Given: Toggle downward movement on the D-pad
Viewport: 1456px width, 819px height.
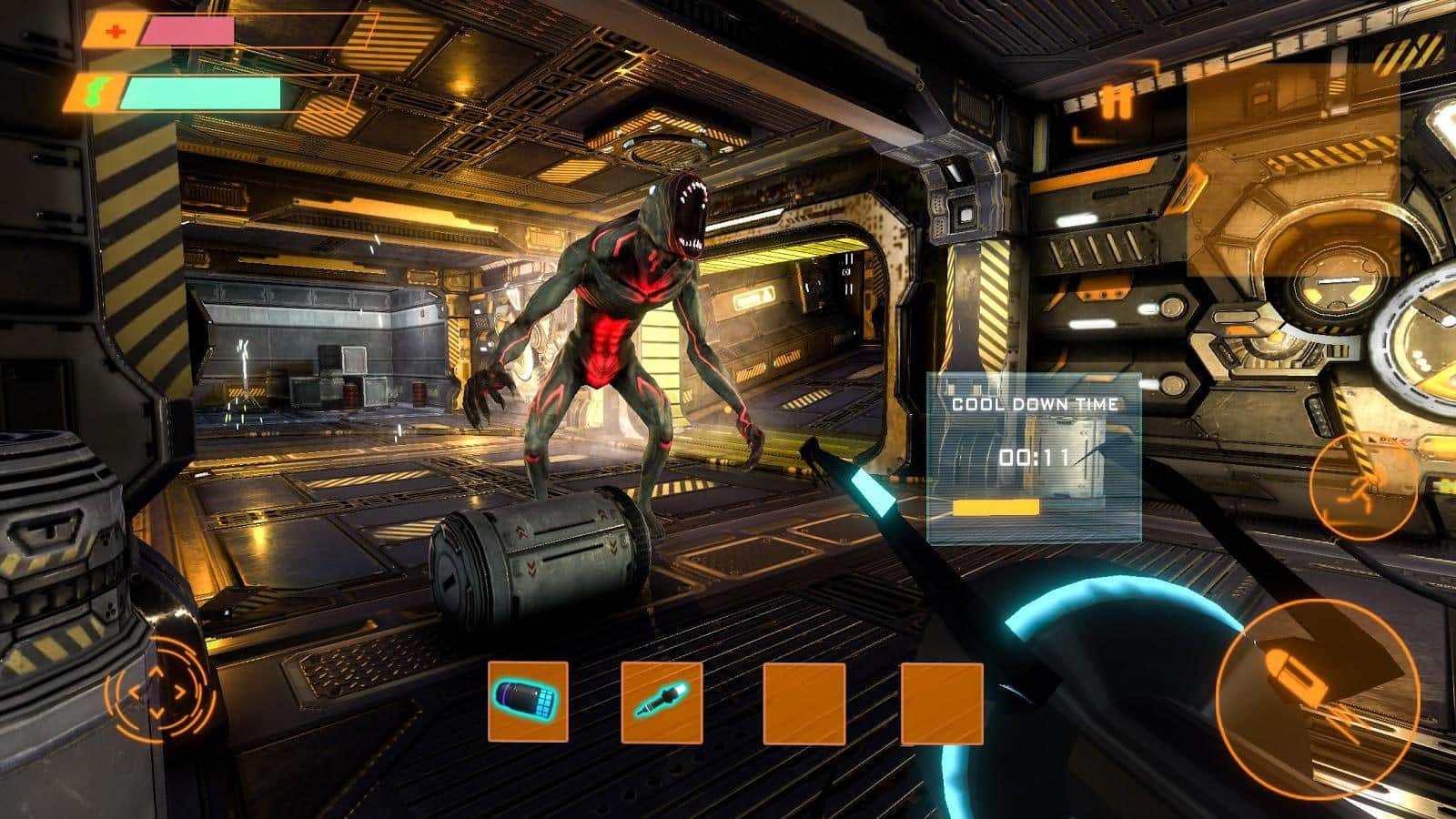Looking at the screenshot, I should tap(157, 713).
